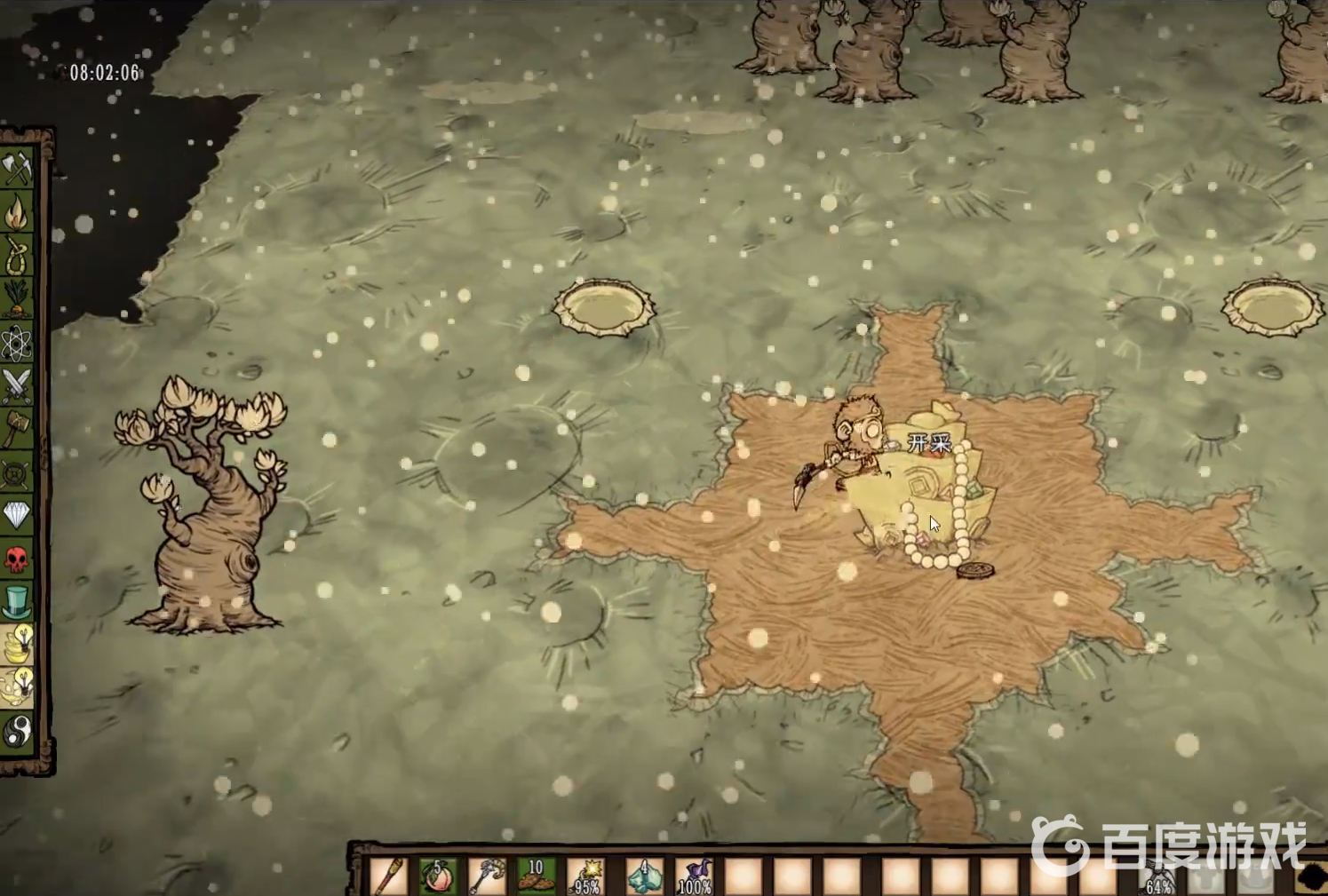Open the hammer Structures tab
Viewport: 1328px width, 896px height.
tap(17, 429)
